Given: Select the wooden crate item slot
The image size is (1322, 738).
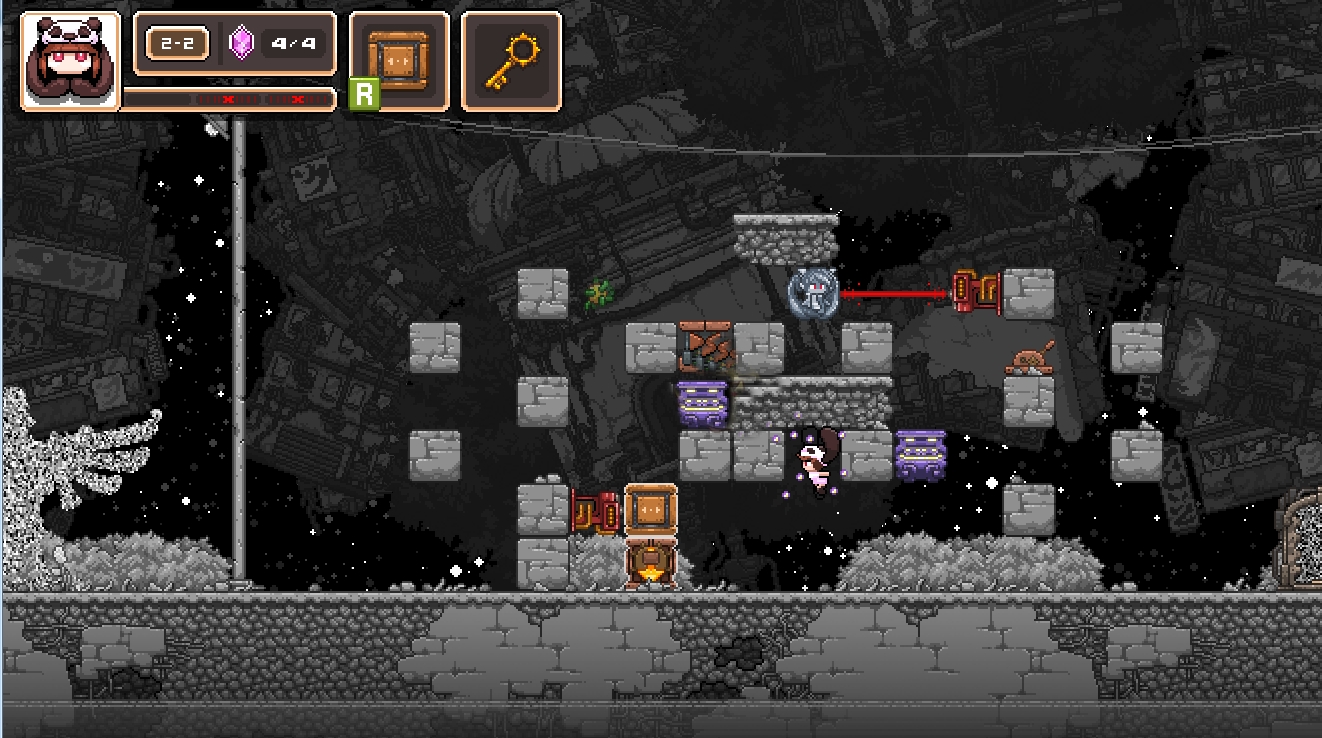Looking at the screenshot, I should coord(398,61).
